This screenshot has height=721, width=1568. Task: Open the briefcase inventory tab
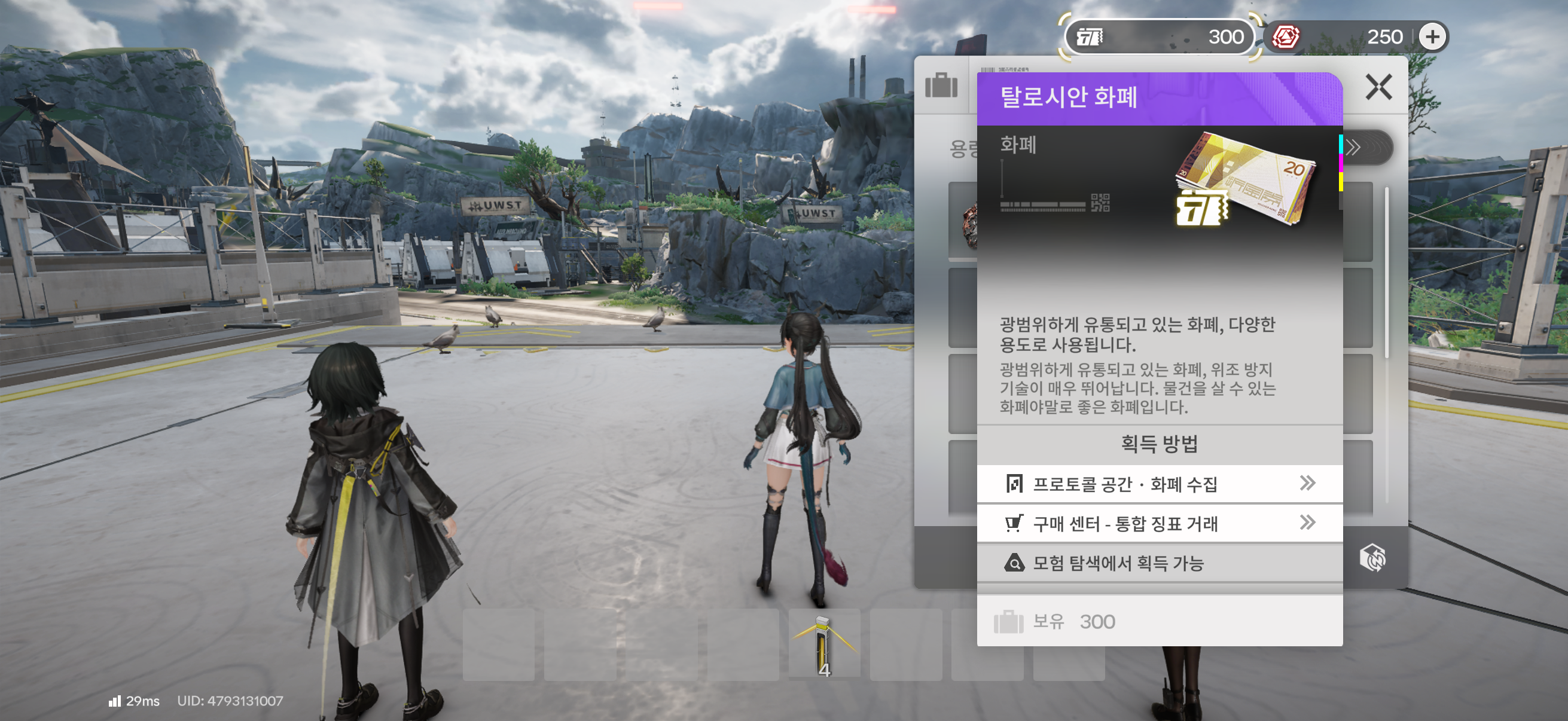pyautogui.click(x=941, y=85)
